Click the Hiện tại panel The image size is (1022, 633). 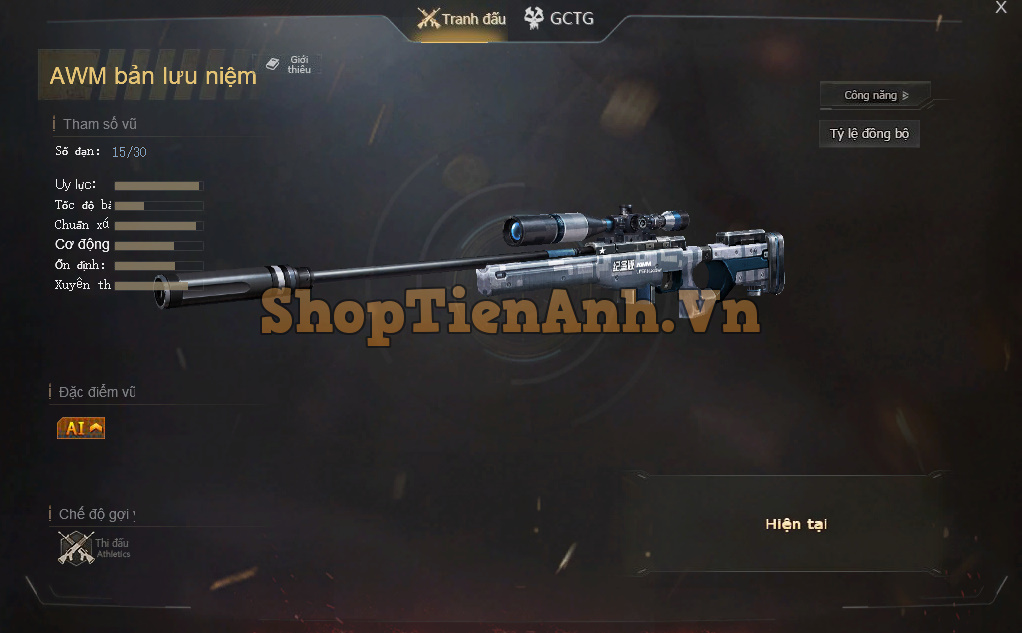(x=795, y=524)
